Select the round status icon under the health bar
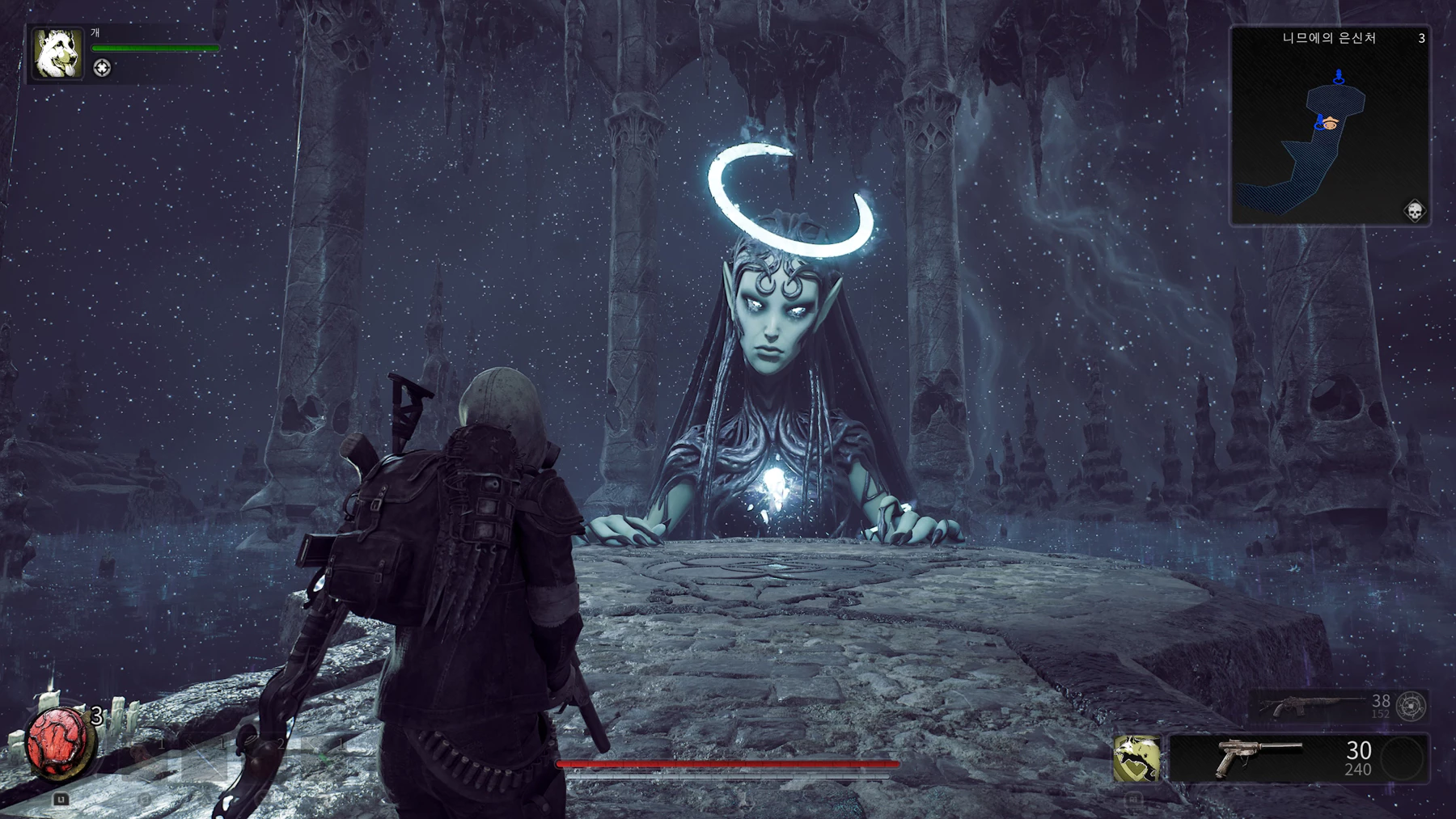1456x819 pixels. click(102, 68)
